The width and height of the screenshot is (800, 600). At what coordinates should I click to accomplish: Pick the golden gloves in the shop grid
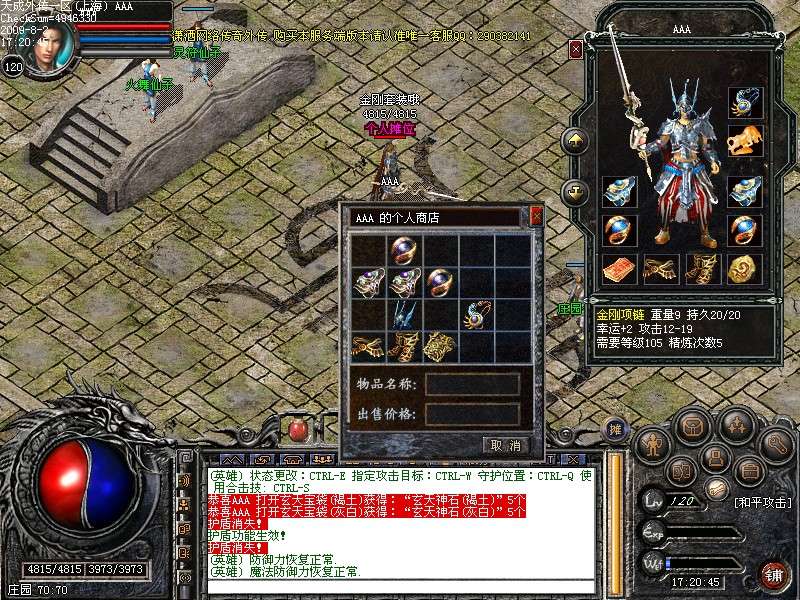tap(369, 347)
